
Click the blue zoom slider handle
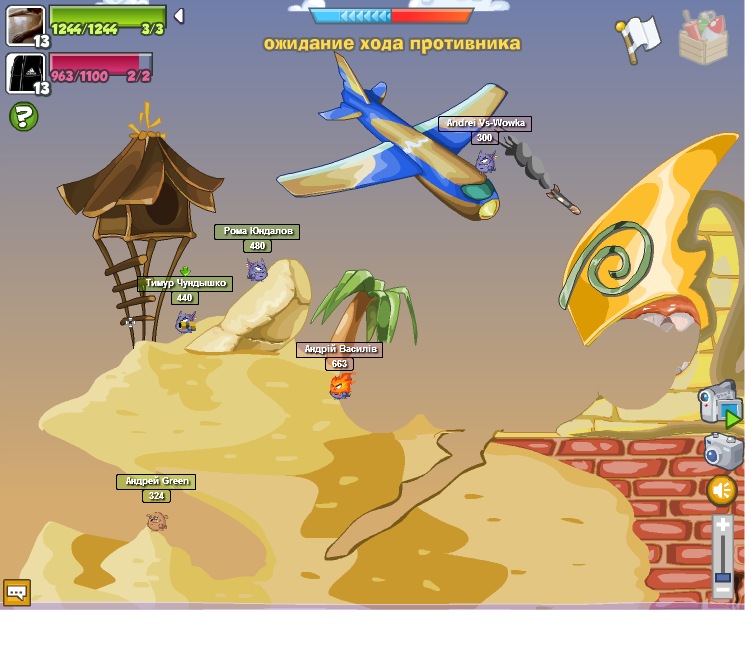[x=723, y=577]
